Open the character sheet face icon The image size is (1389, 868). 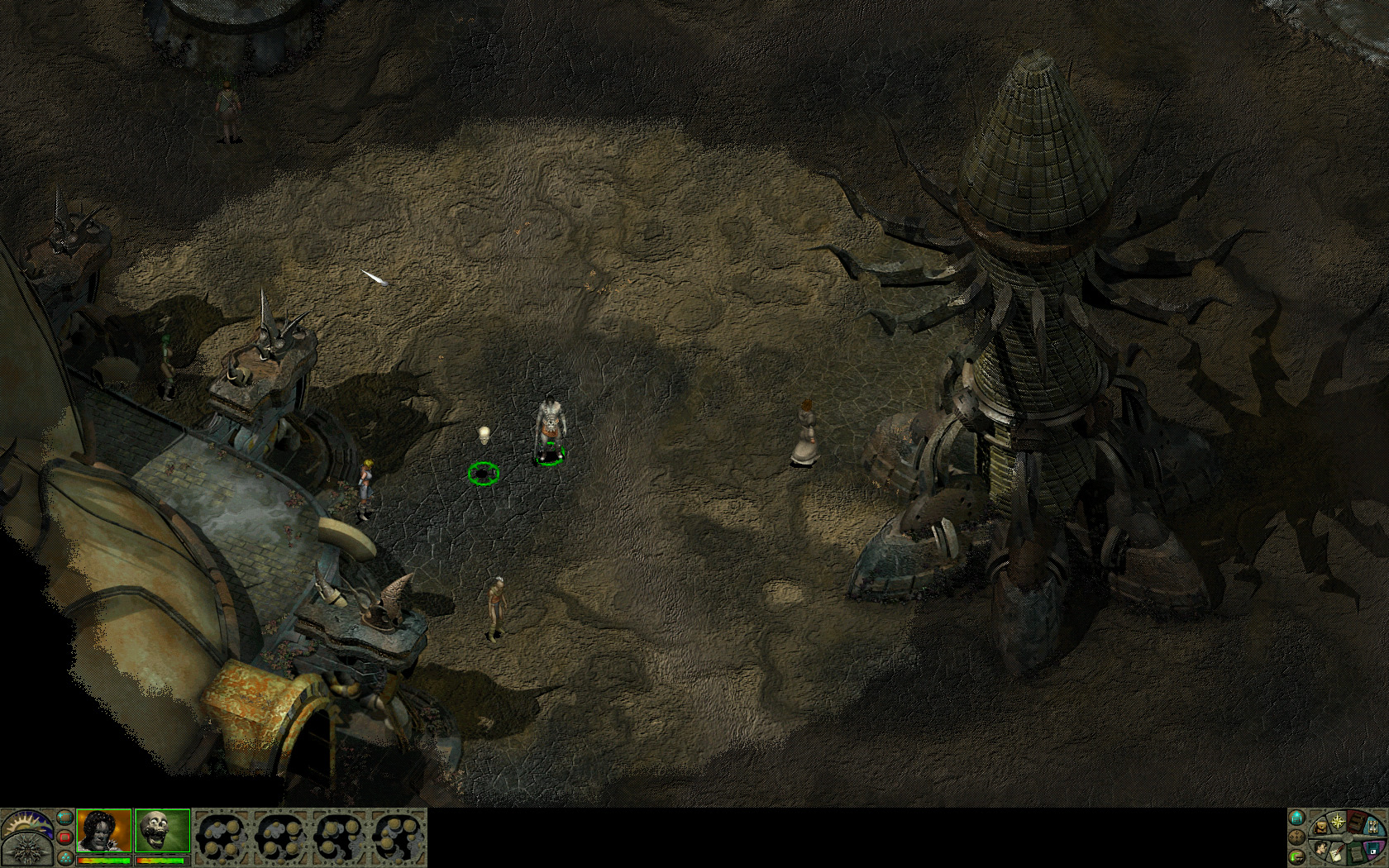[1321, 849]
